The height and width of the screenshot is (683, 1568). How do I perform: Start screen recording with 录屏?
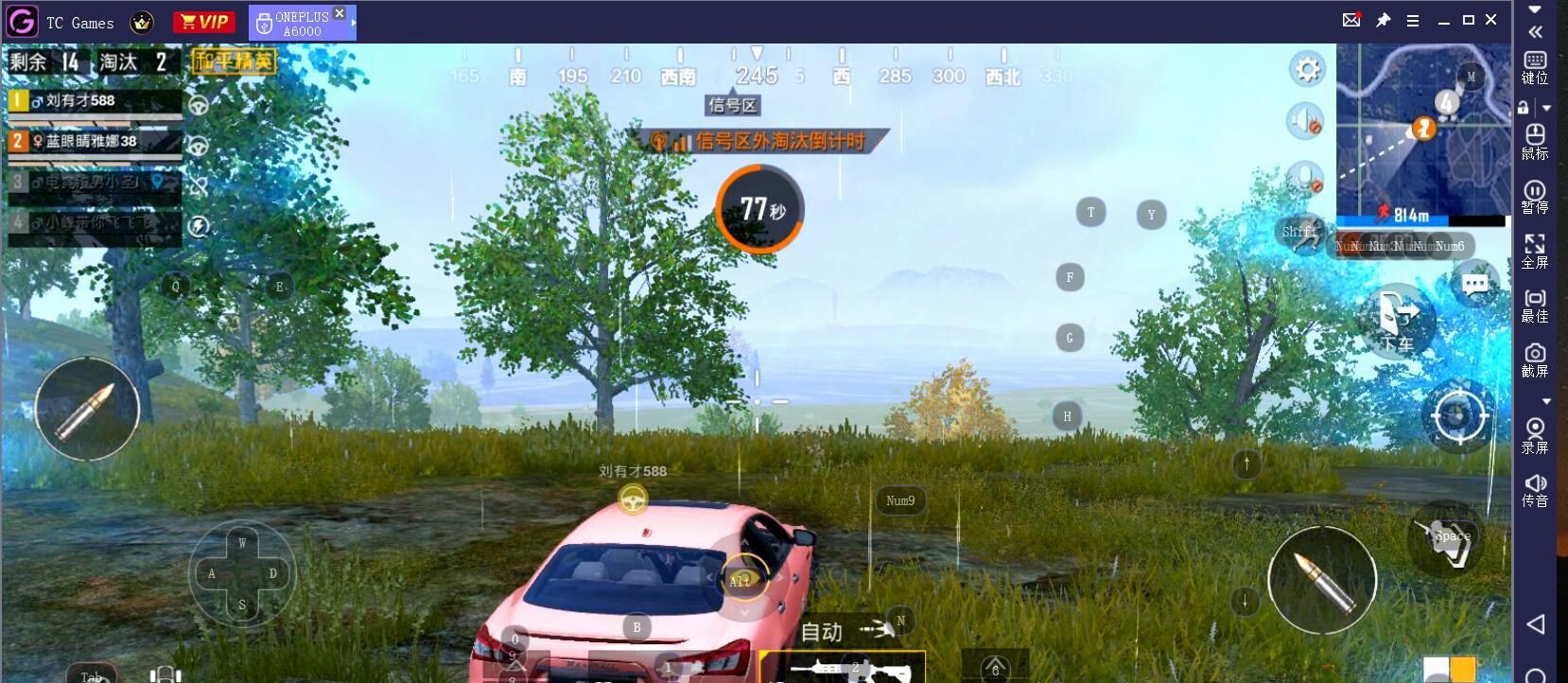click(1535, 435)
